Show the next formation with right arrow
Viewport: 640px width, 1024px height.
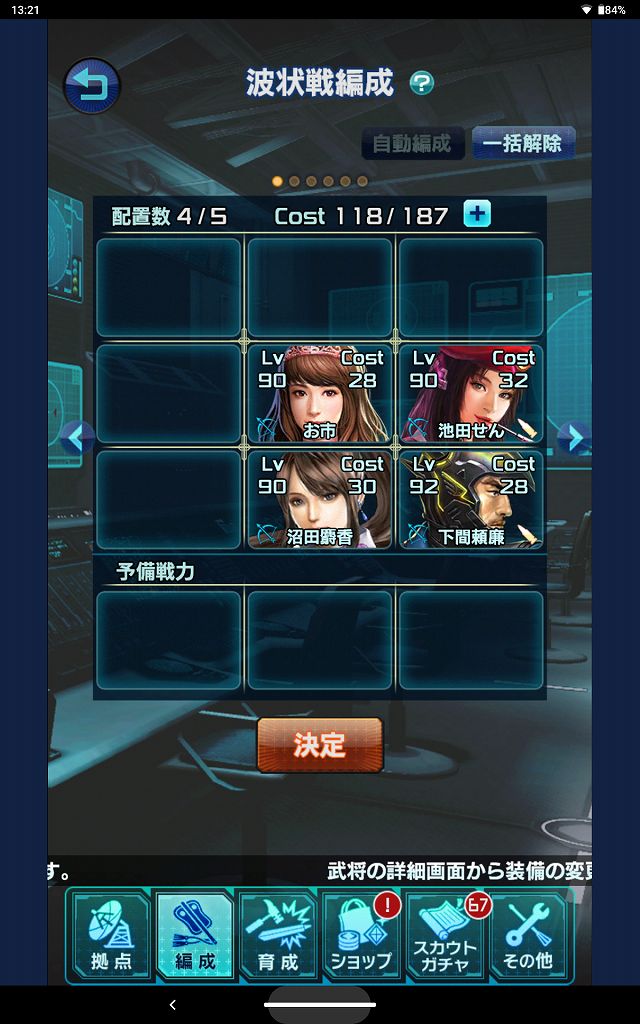[x=571, y=438]
